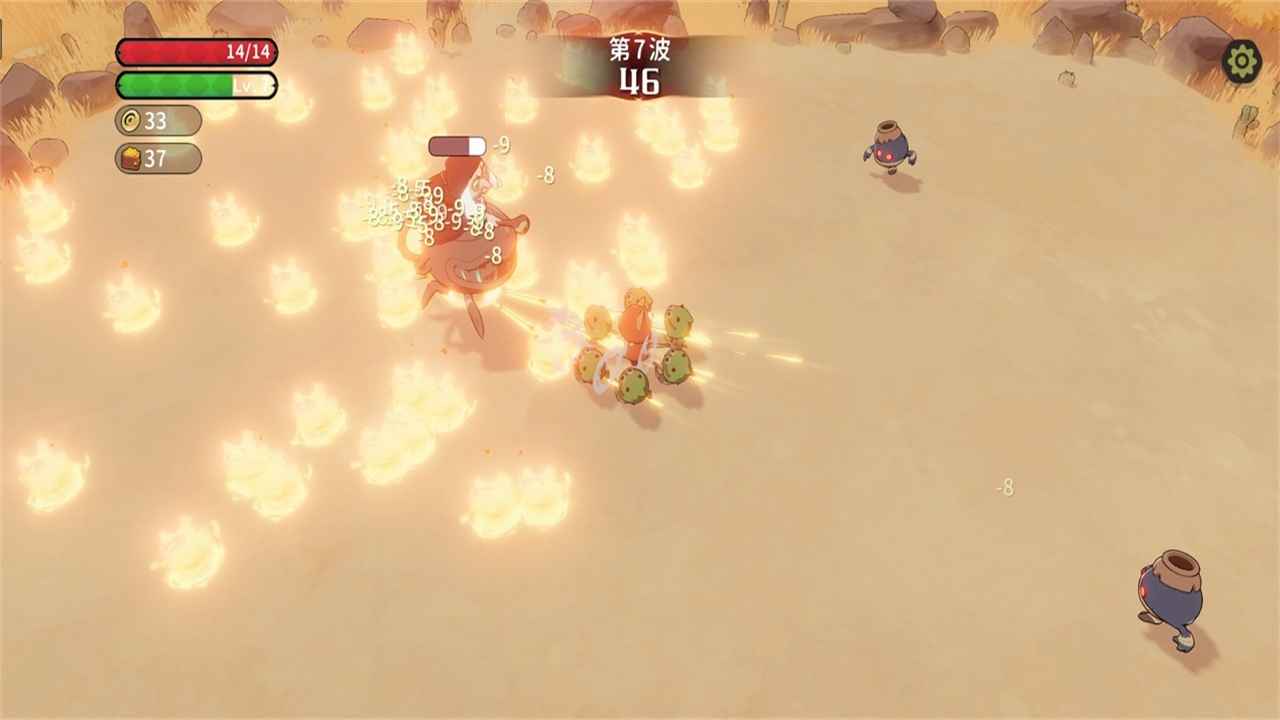
Task: Open the settings gear menu
Action: click(x=1241, y=62)
